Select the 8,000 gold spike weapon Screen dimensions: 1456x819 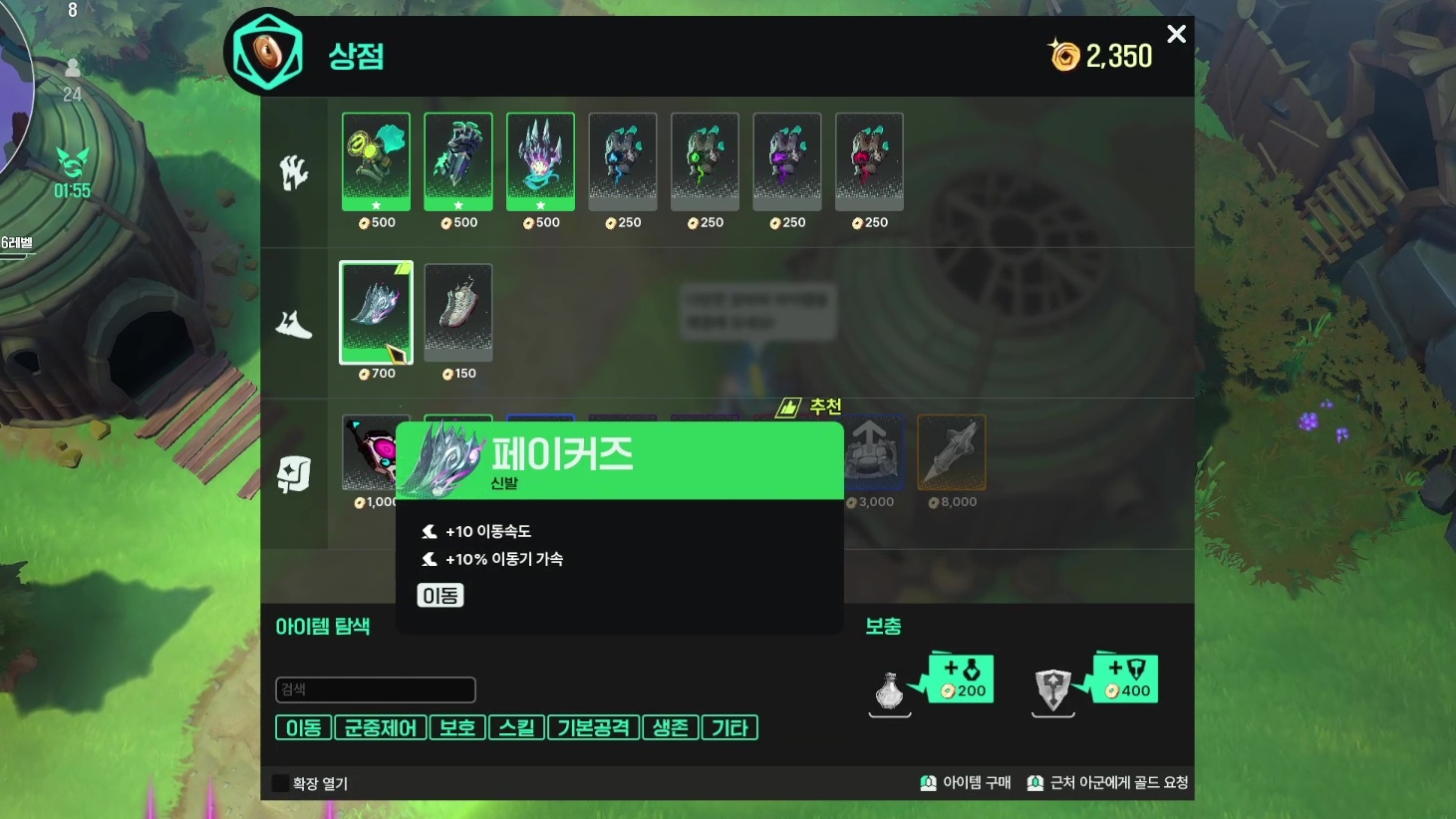pyautogui.click(x=952, y=452)
